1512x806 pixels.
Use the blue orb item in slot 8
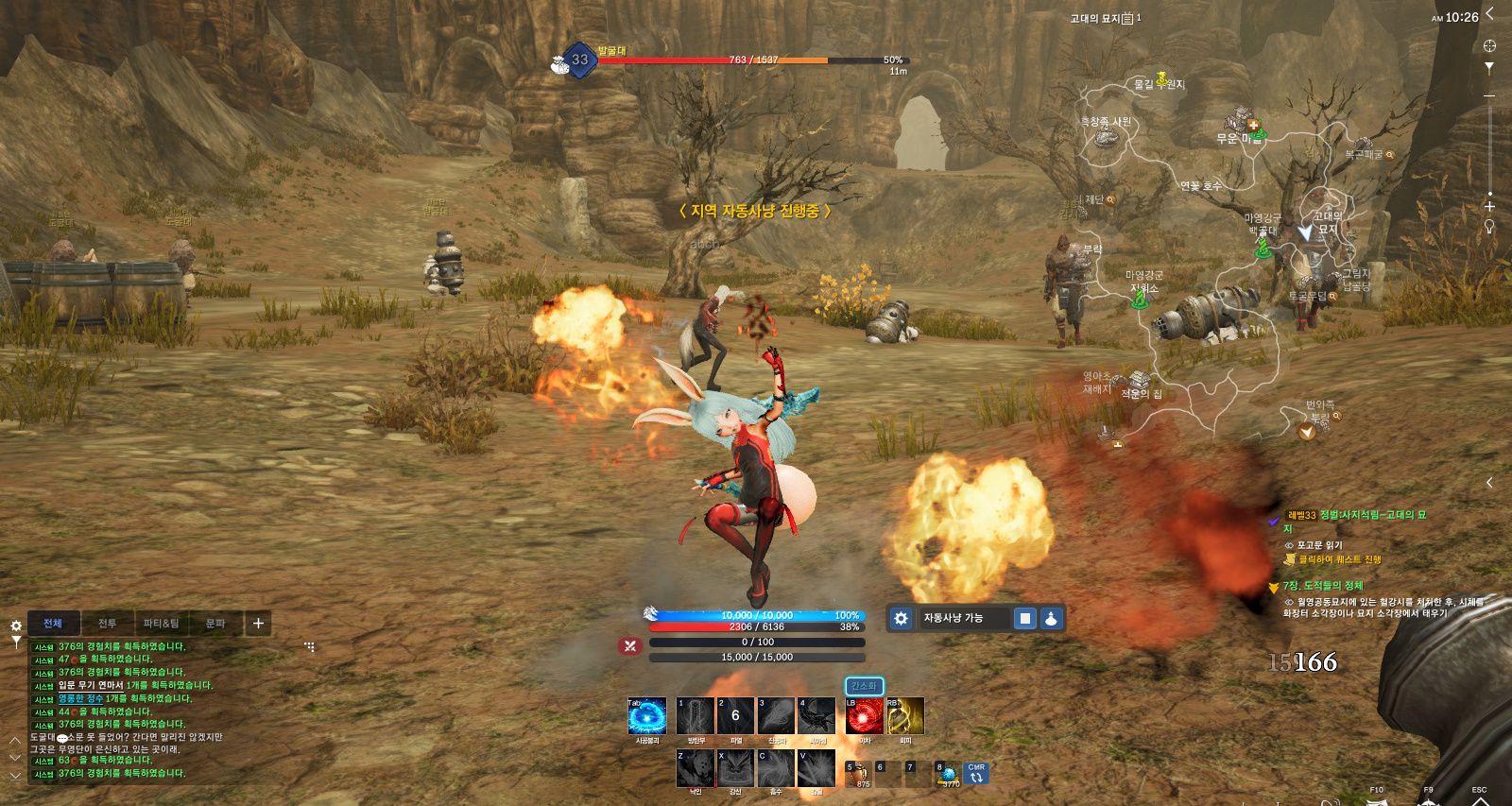click(948, 774)
